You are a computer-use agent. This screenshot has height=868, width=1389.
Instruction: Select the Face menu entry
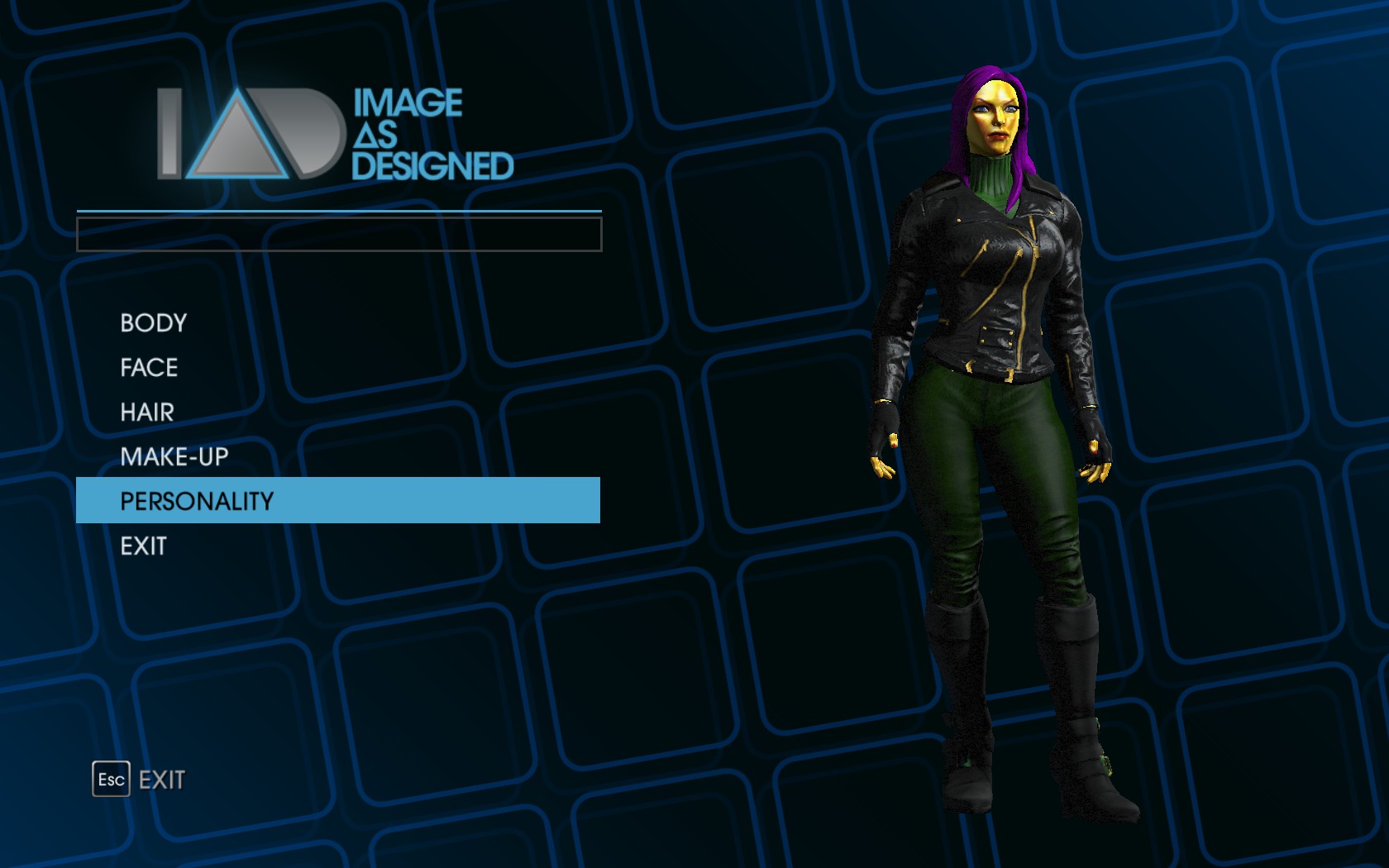click(x=149, y=368)
